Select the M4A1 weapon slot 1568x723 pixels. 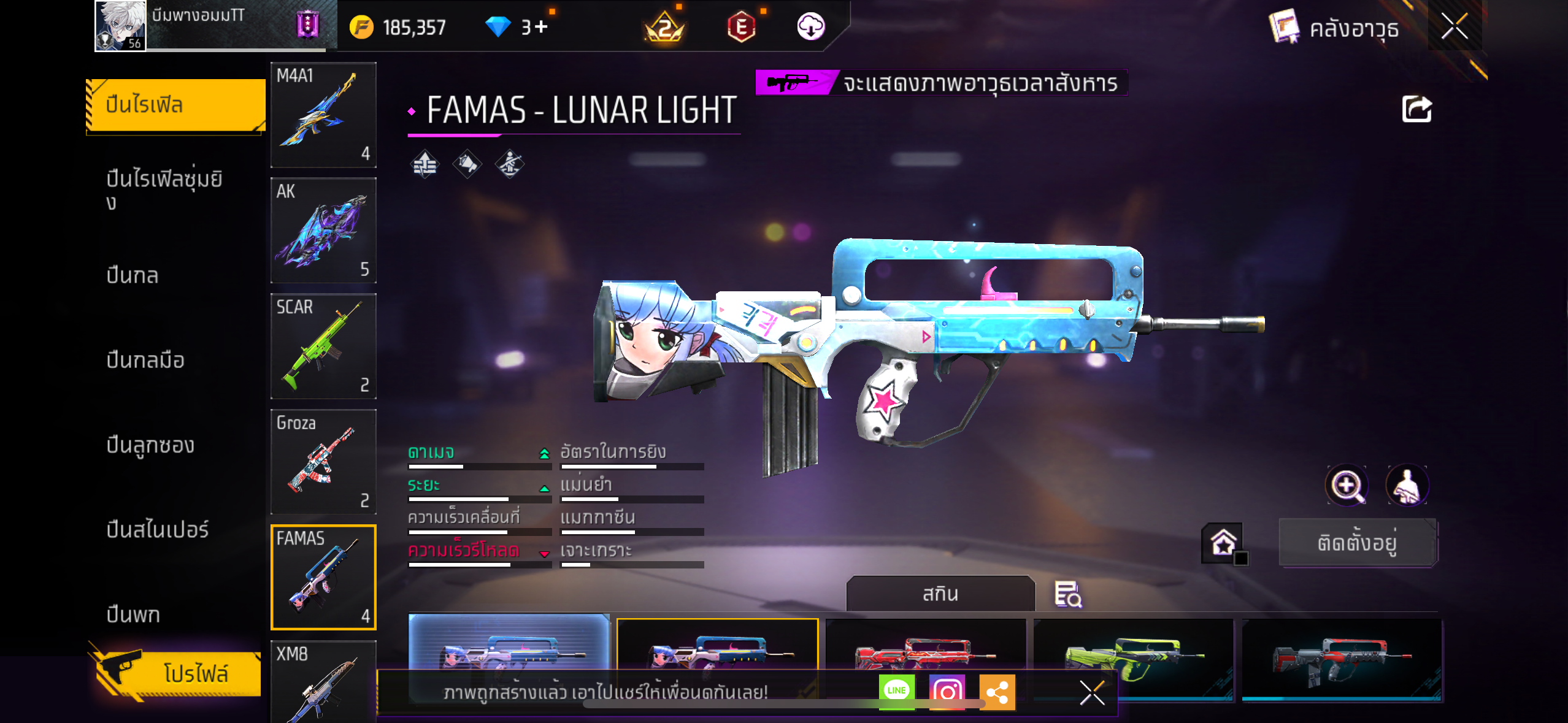pyautogui.click(x=323, y=115)
